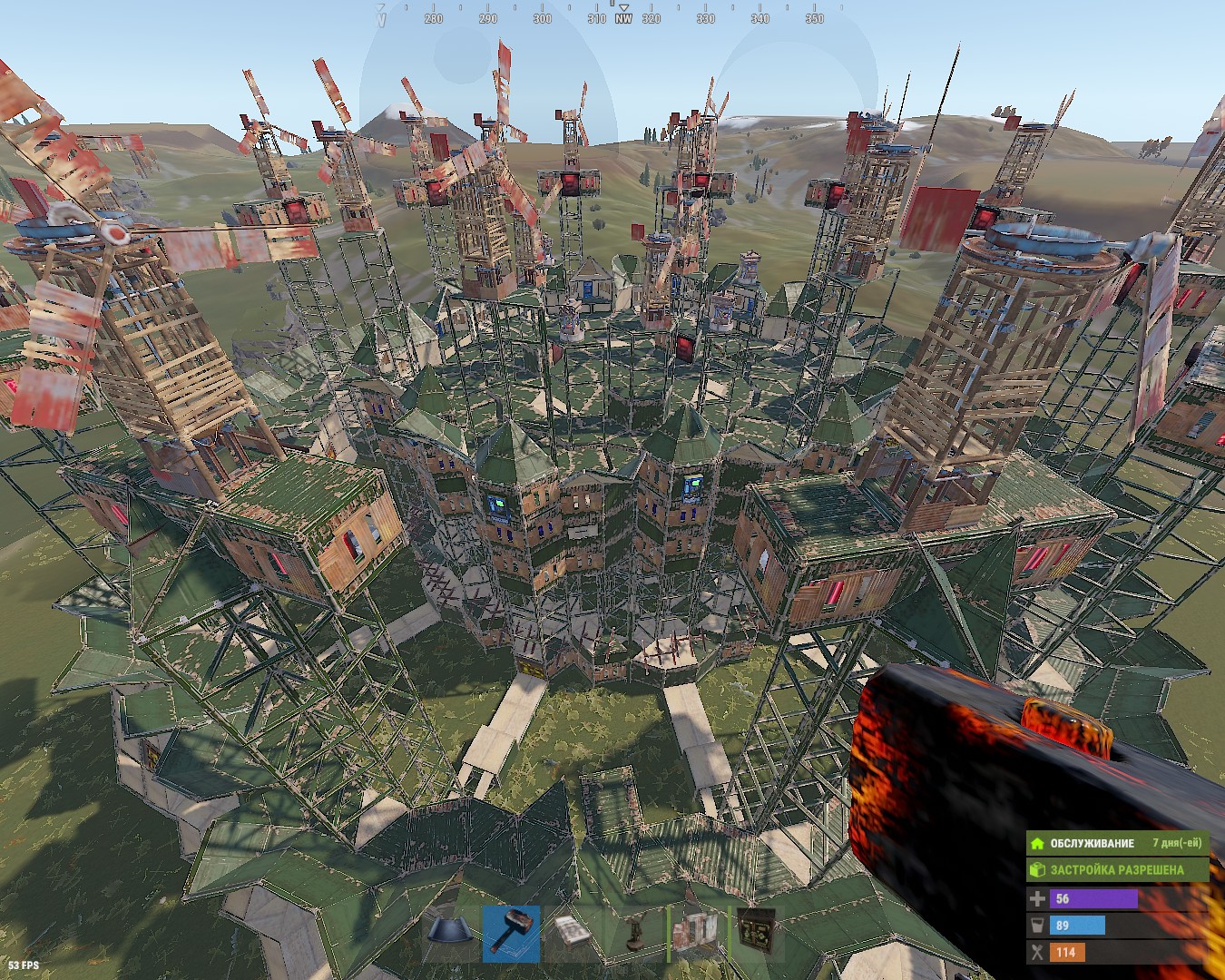The height and width of the screenshot is (980, 1225).
Task: Select the wooden wall pieces slot
Action: (697, 933)
